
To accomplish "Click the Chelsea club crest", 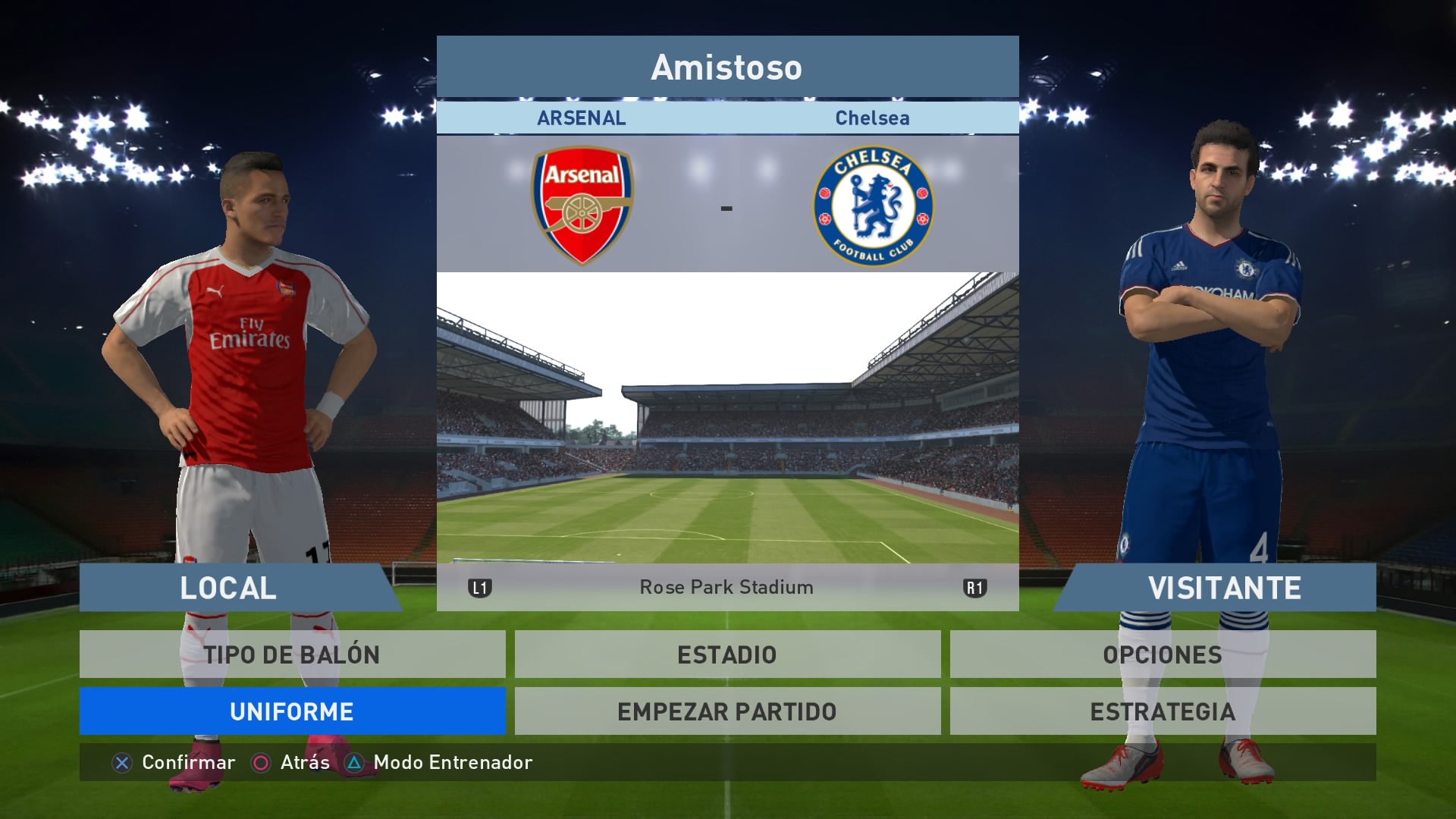I will pos(873,206).
